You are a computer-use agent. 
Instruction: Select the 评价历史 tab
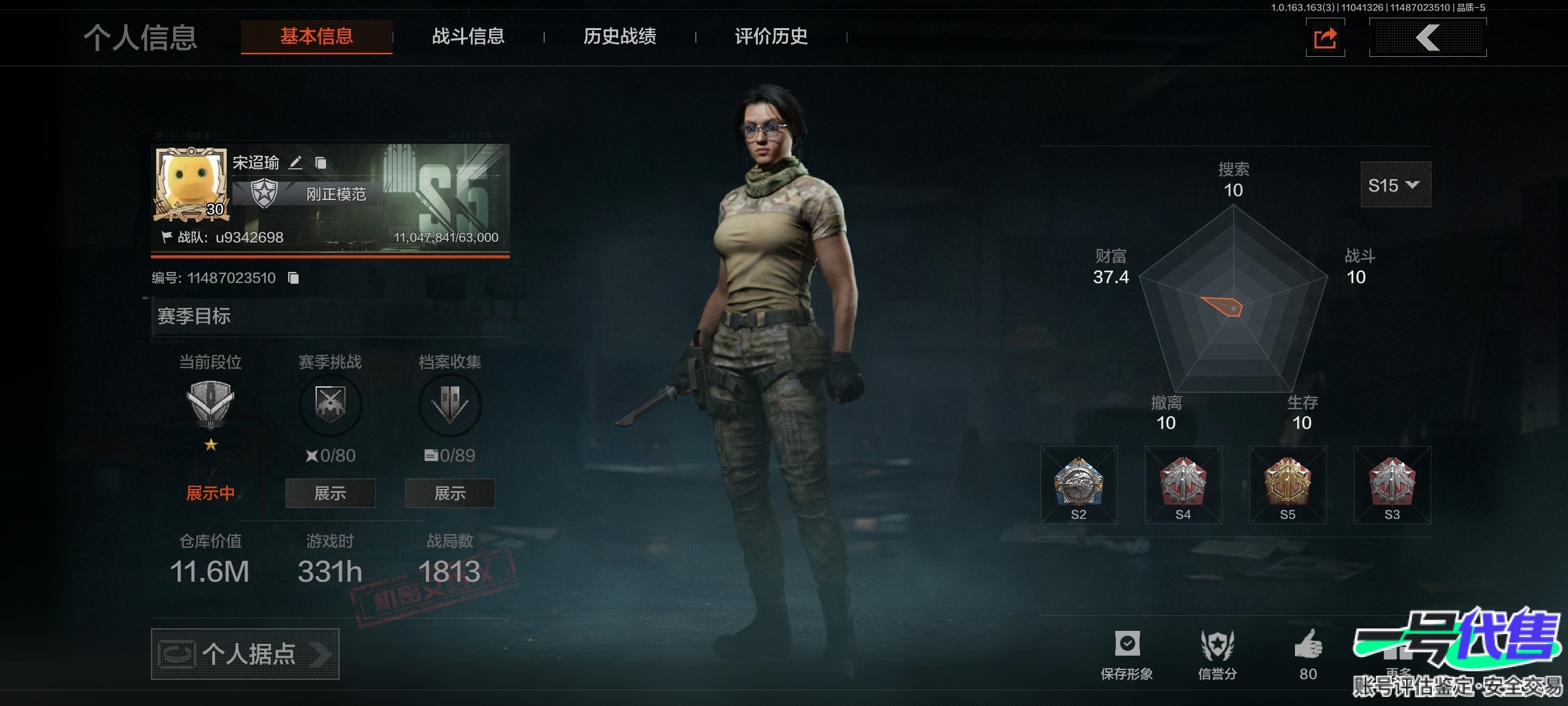771,37
